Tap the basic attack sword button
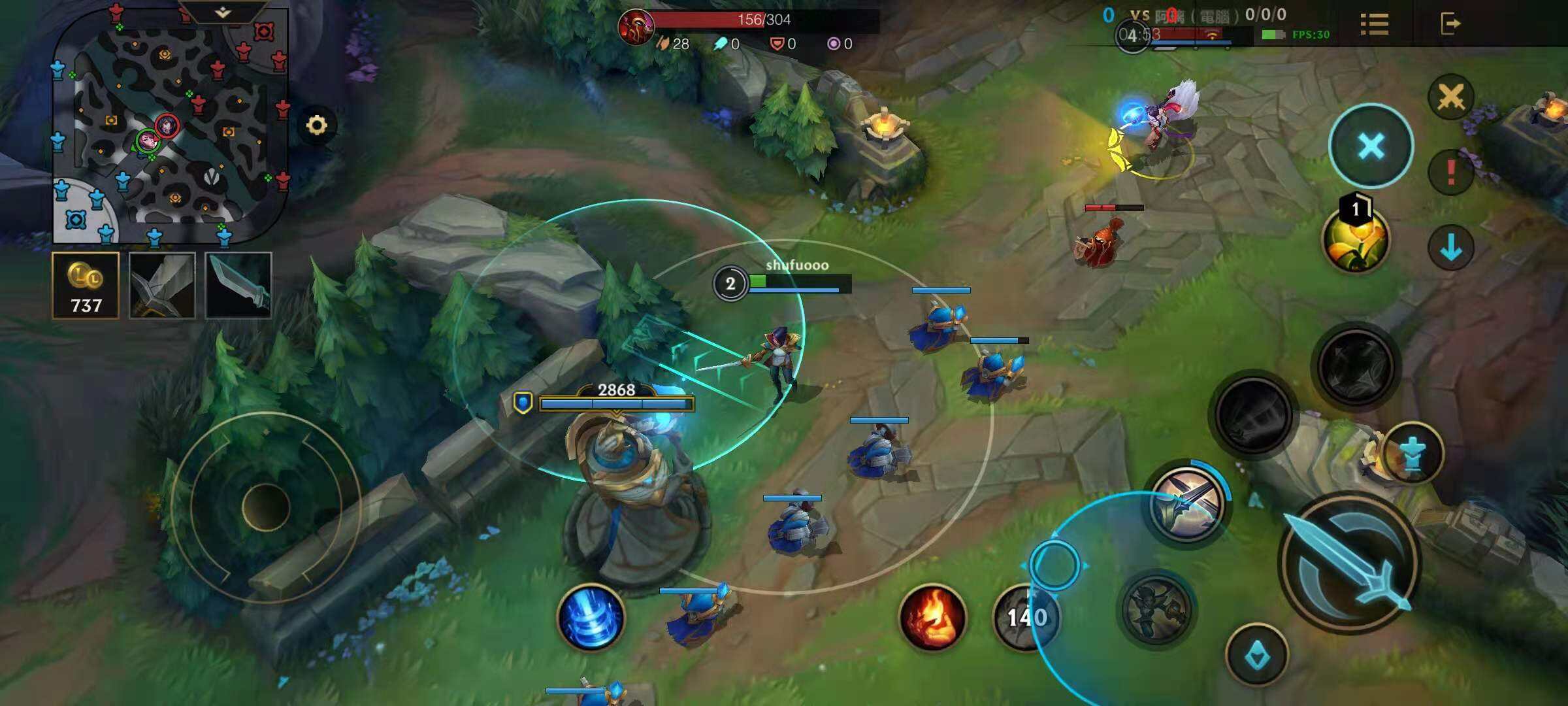The width and height of the screenshot is (1568, 706). [x=1349, y=562]
